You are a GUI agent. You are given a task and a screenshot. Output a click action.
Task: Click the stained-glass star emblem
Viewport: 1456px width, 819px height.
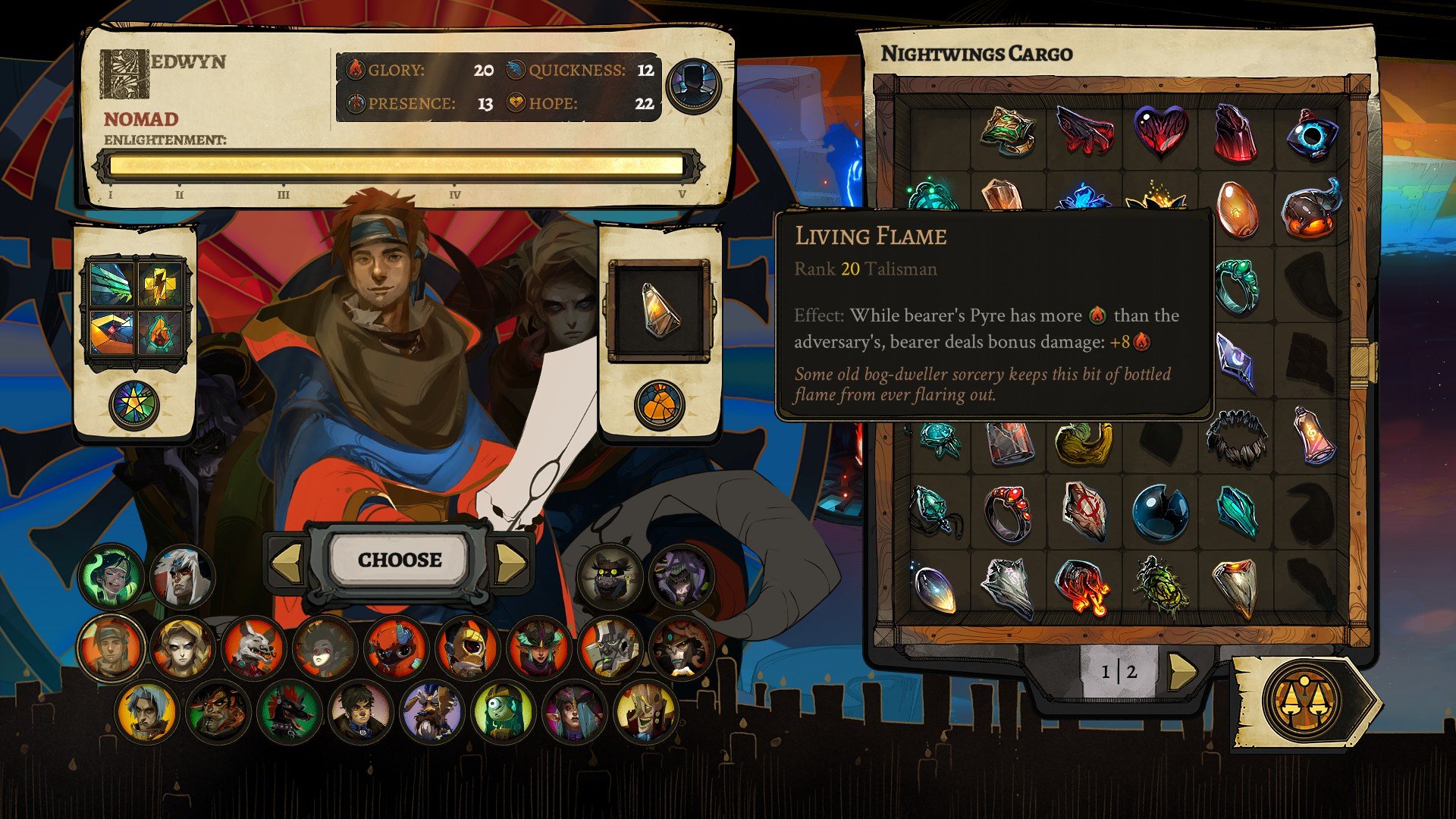(x=134, y=404)
